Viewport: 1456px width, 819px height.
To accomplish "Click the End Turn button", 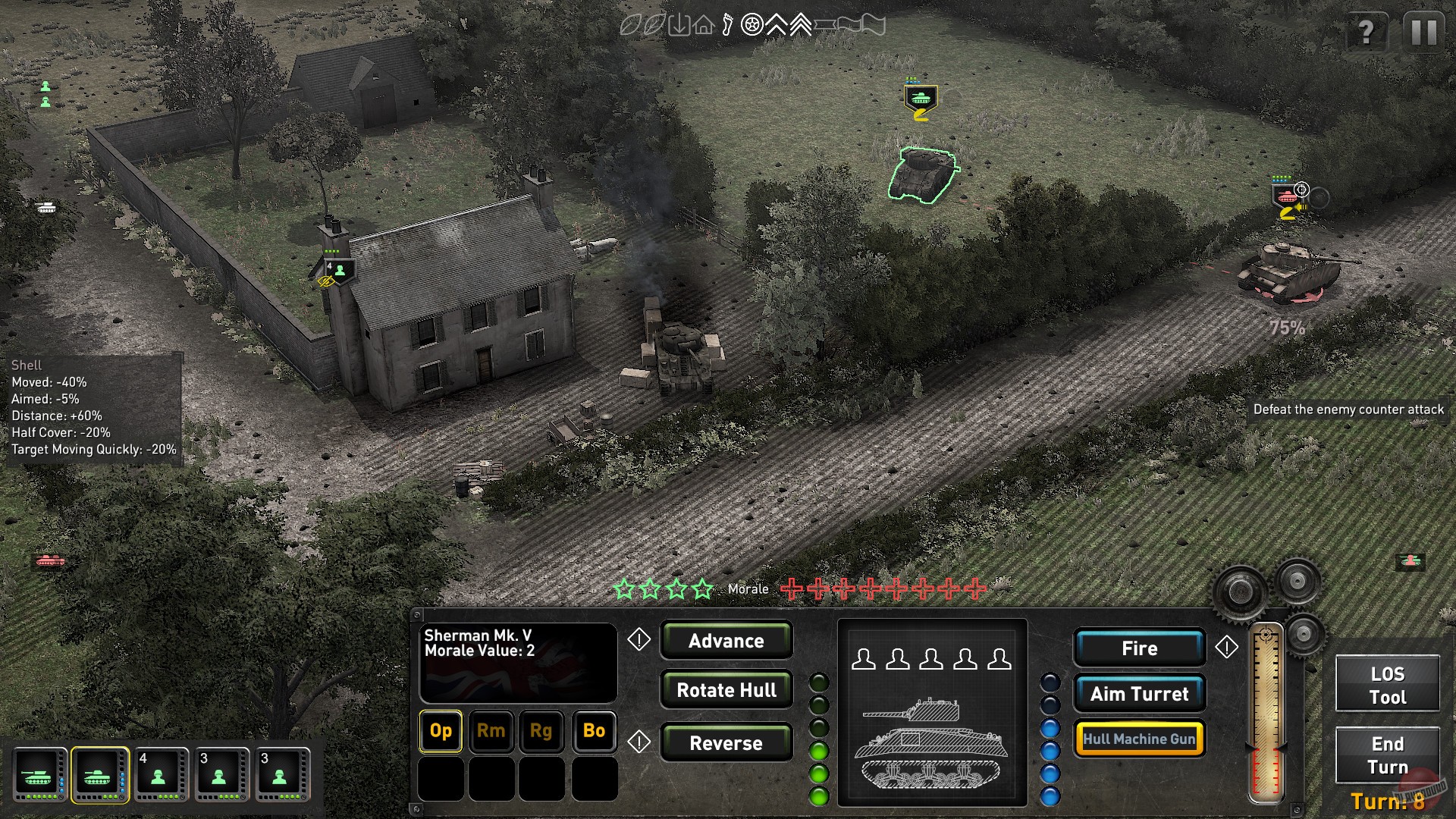I will pos(1387,755).
